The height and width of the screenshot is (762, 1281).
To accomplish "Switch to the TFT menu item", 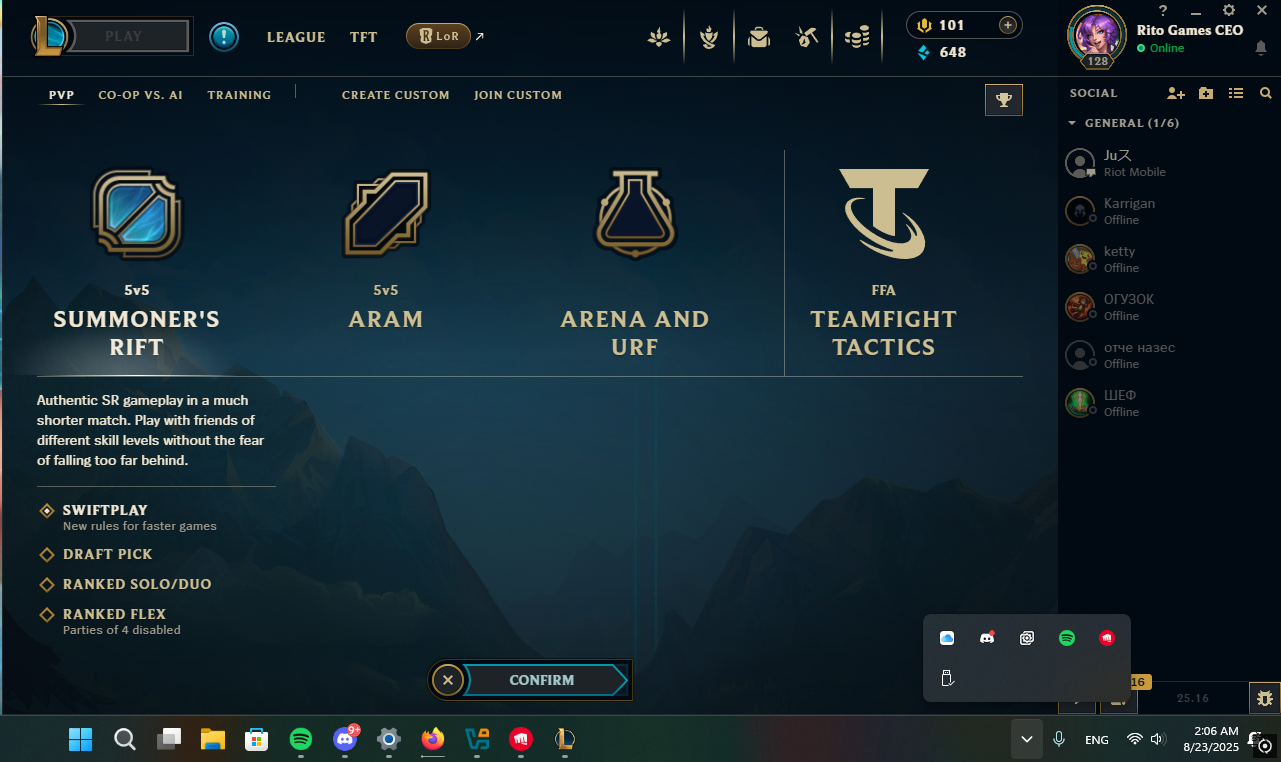I will pyautogui.click(x=363, y=37).
